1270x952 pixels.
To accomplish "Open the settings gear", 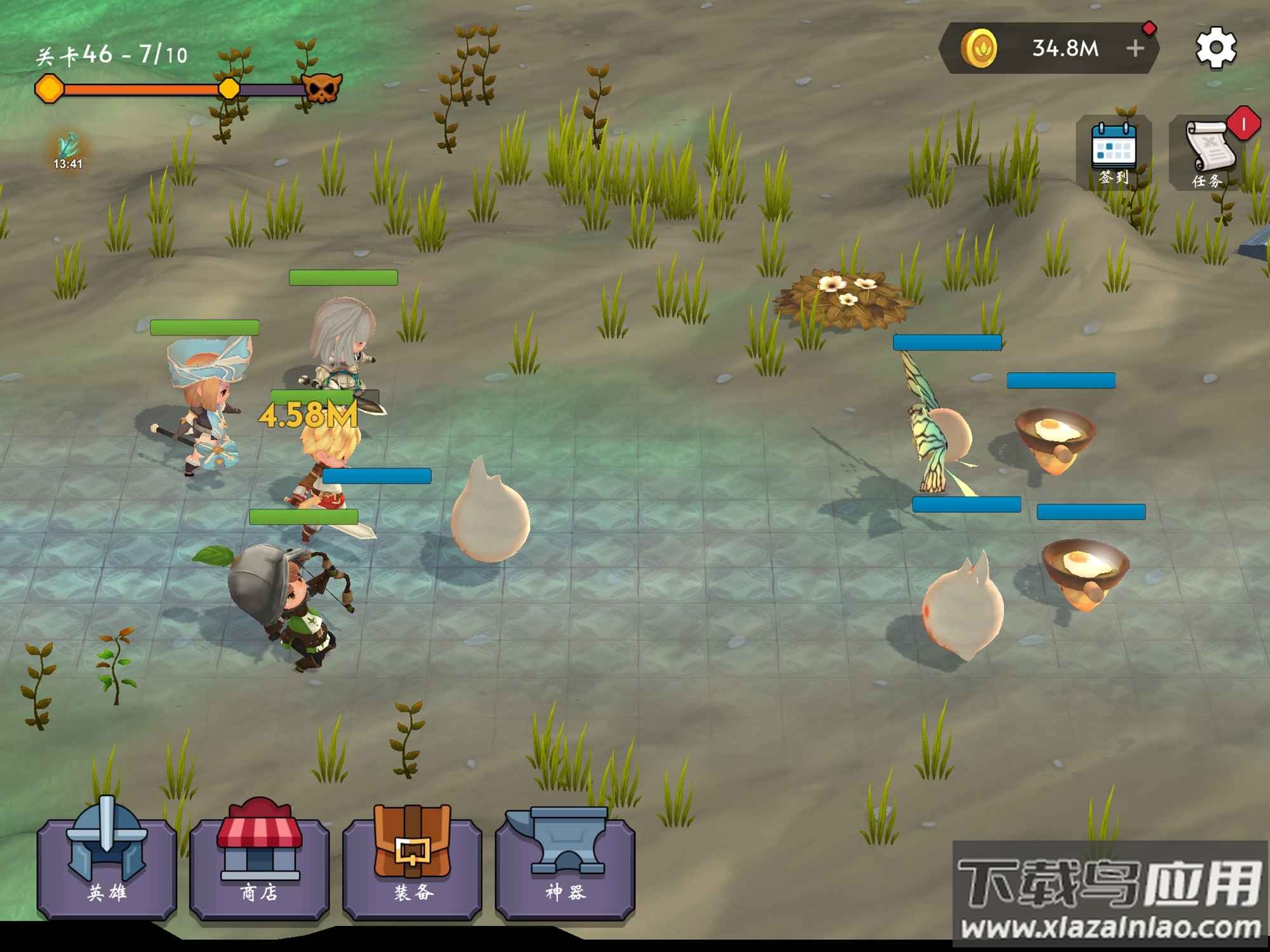I will [x=1215, y=48].
